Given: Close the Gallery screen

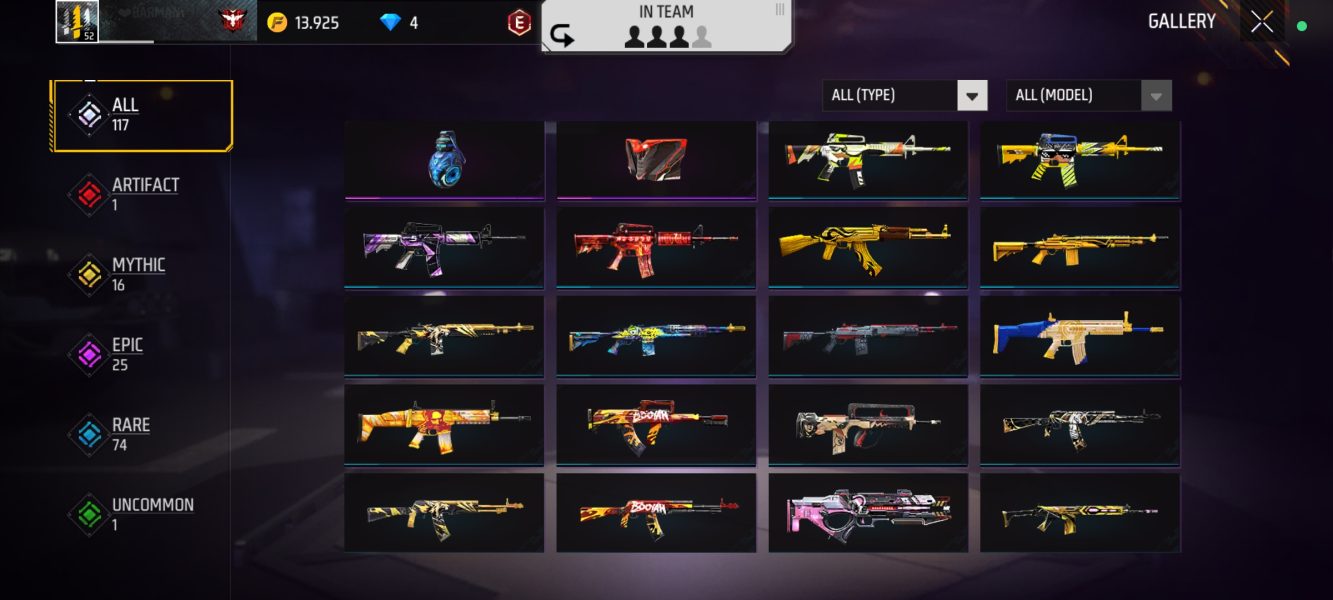Looking at the screenshot, I should pos(1262,22).
